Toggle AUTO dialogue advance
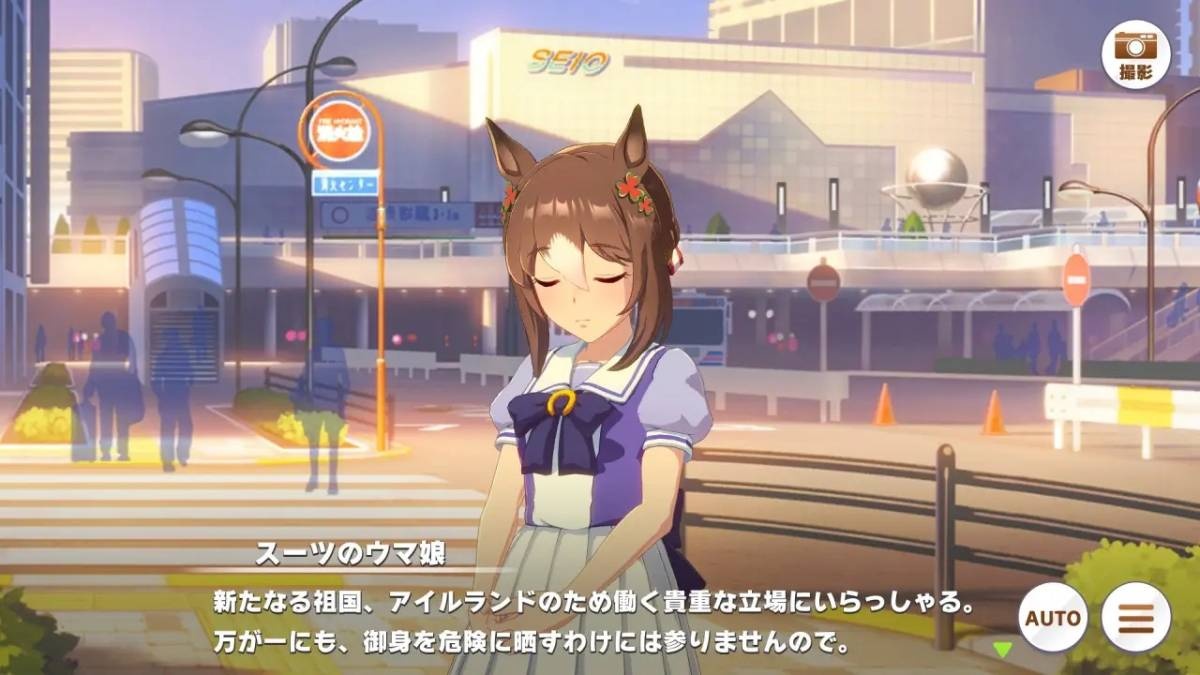This screenshot has height=675, width=1200. pos(1054,617)
